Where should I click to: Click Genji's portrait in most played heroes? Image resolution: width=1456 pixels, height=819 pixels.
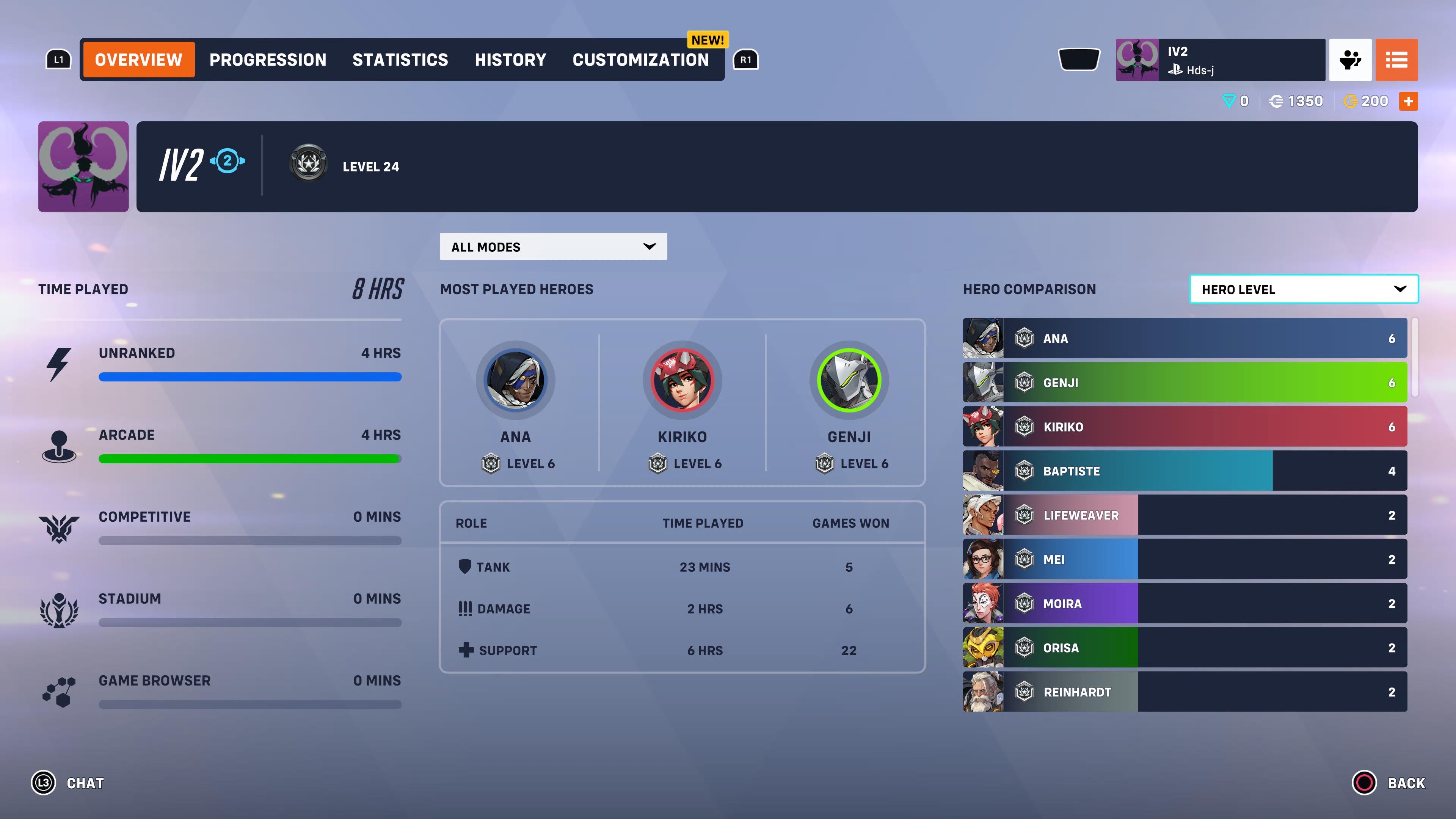click(x=849, y=380)
